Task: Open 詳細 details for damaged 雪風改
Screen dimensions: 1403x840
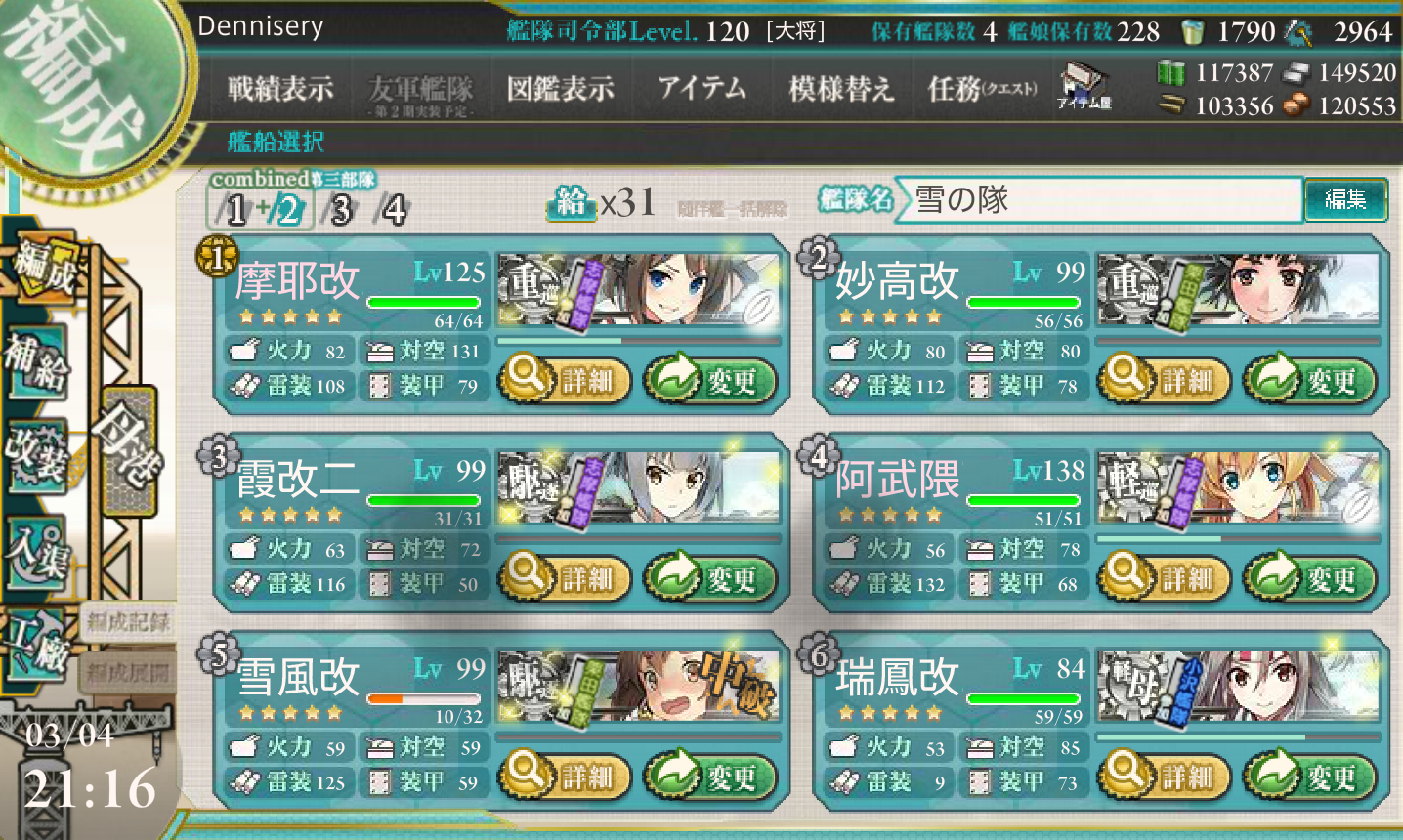Action: tap(564, 777)
